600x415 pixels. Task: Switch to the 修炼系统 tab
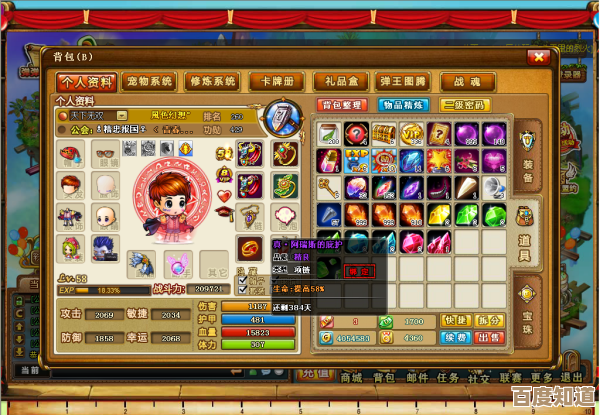[212, 81]
